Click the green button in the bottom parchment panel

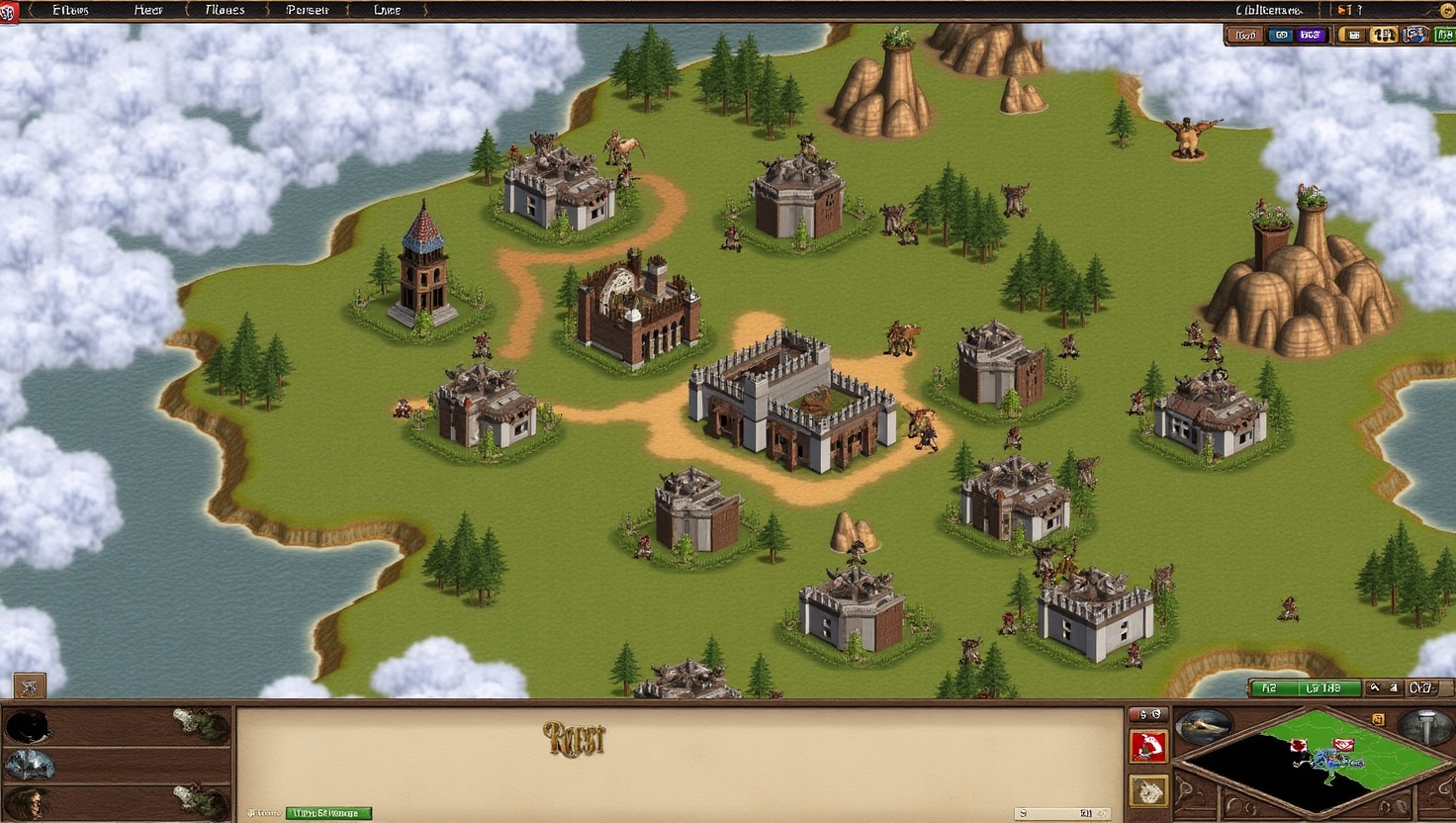328,813
